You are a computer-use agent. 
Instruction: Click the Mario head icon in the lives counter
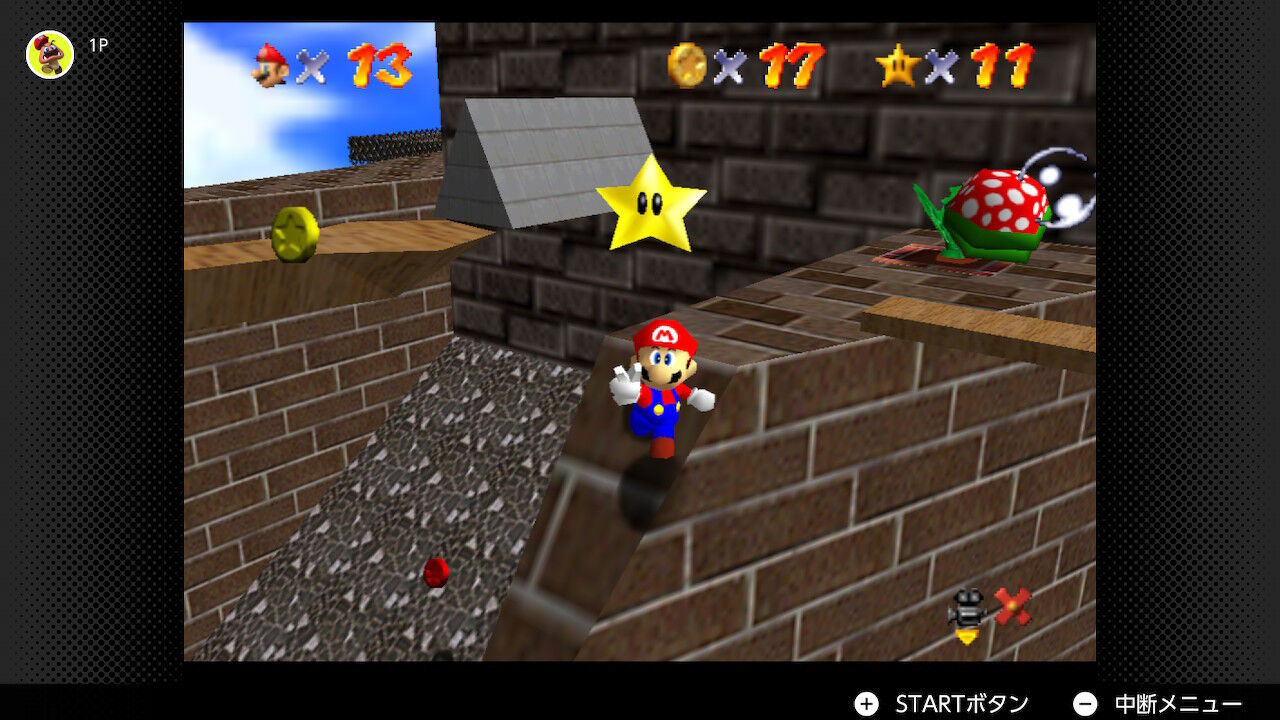coord(271,67)
